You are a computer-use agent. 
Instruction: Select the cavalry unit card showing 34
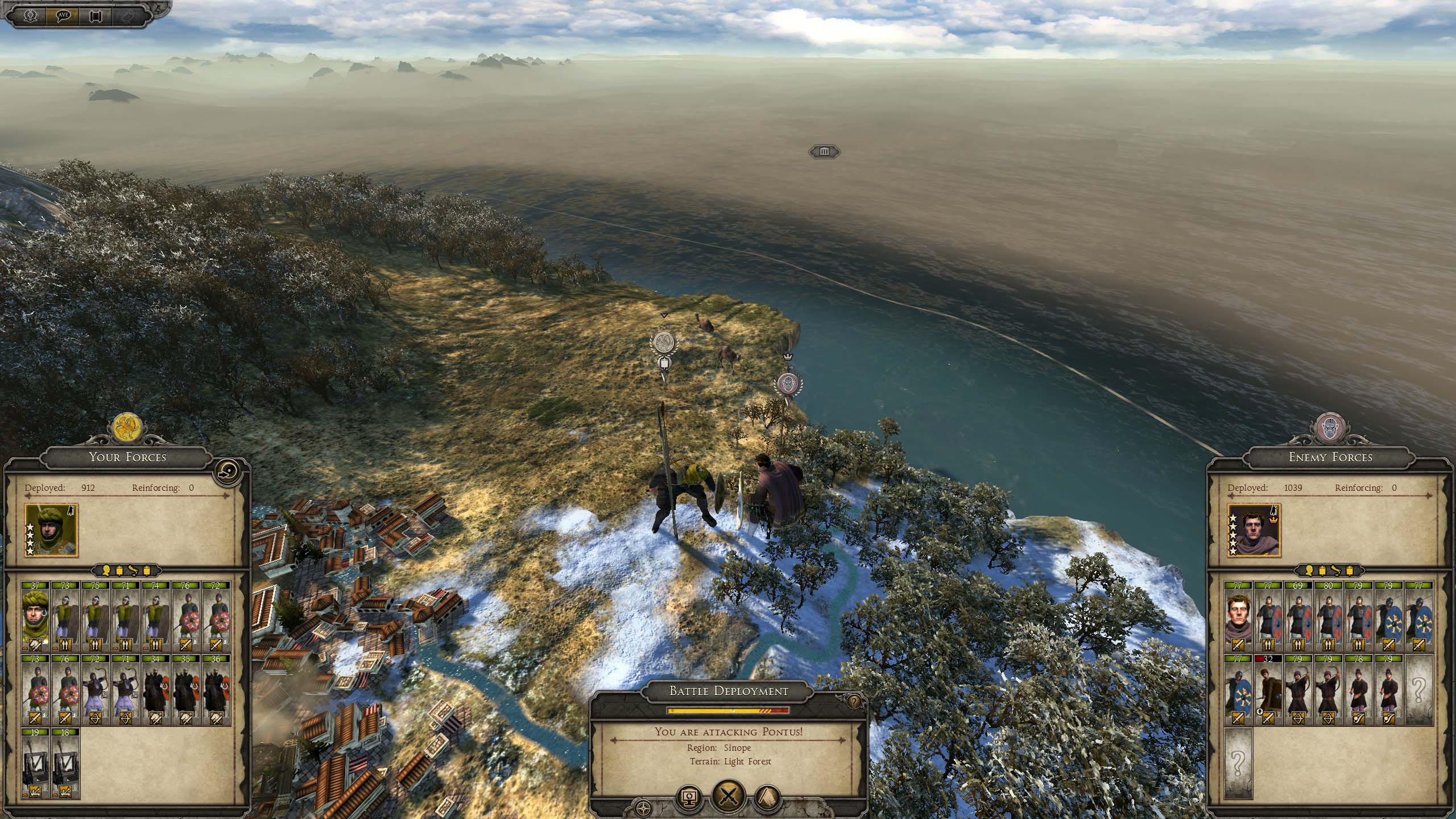[x=155, y=689]
